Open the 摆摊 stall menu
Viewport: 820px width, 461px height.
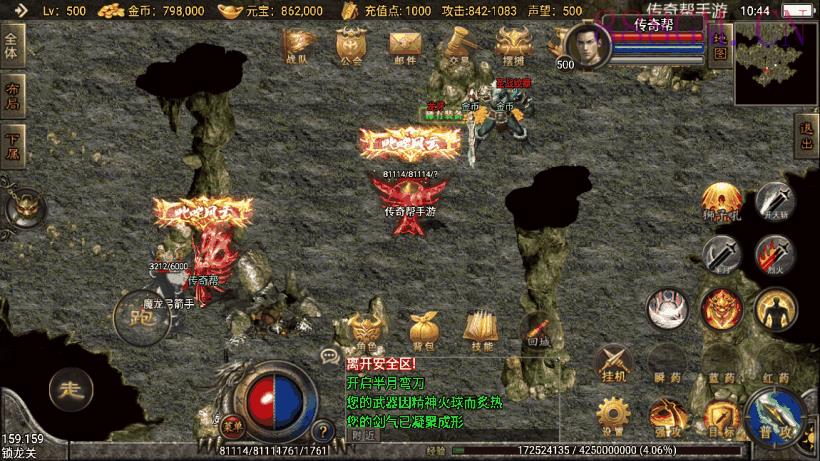click(x=513, y=46)
